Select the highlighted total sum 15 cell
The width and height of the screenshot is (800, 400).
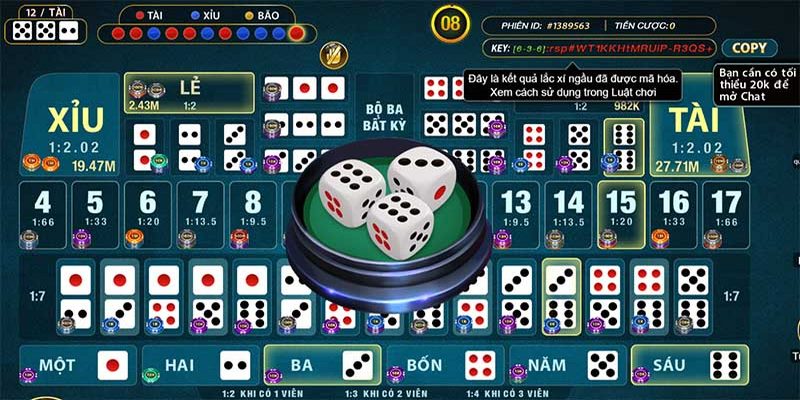coord(620,212)
